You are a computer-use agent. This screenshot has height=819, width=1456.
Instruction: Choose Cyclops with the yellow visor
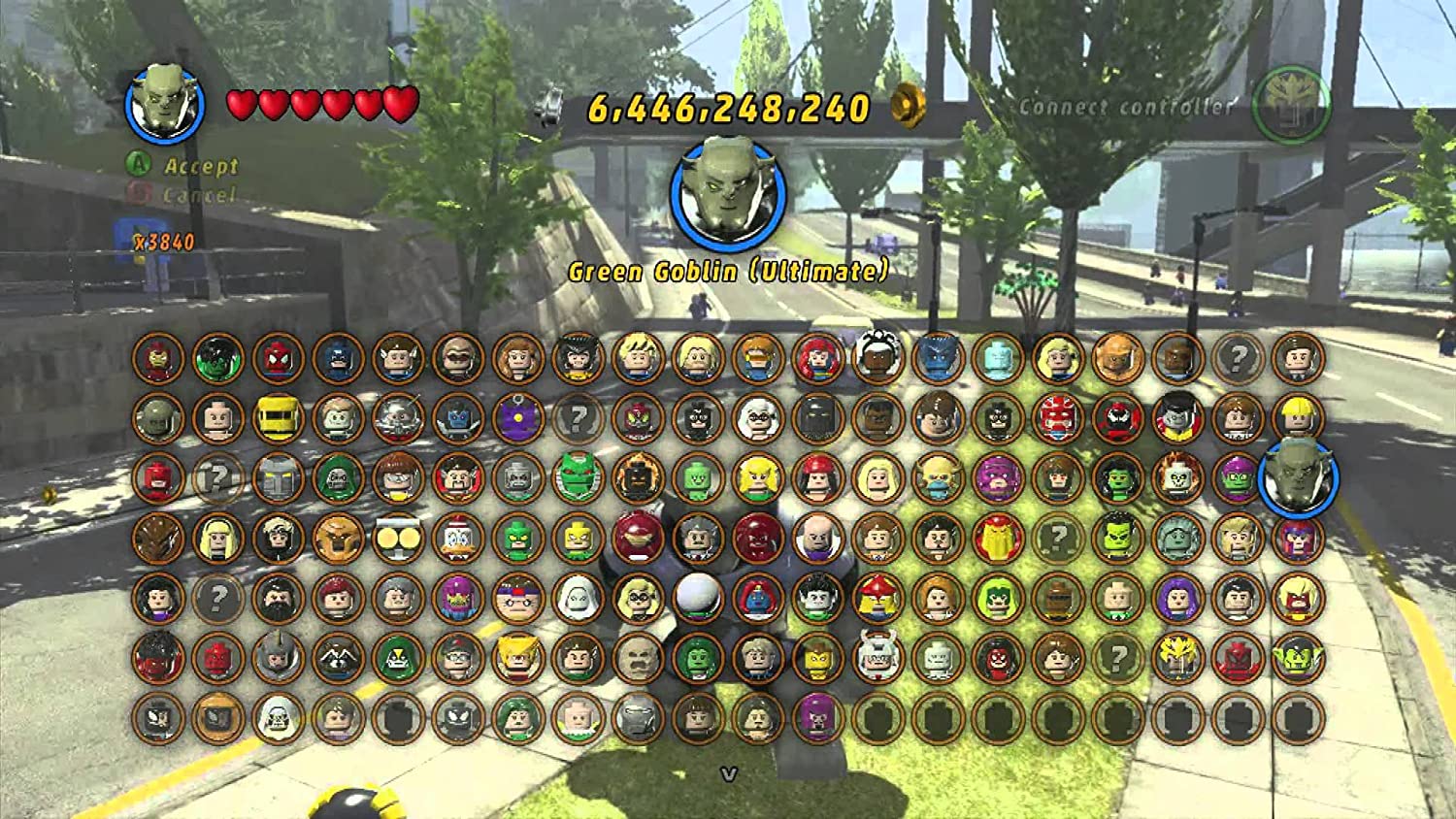(758, 358)
